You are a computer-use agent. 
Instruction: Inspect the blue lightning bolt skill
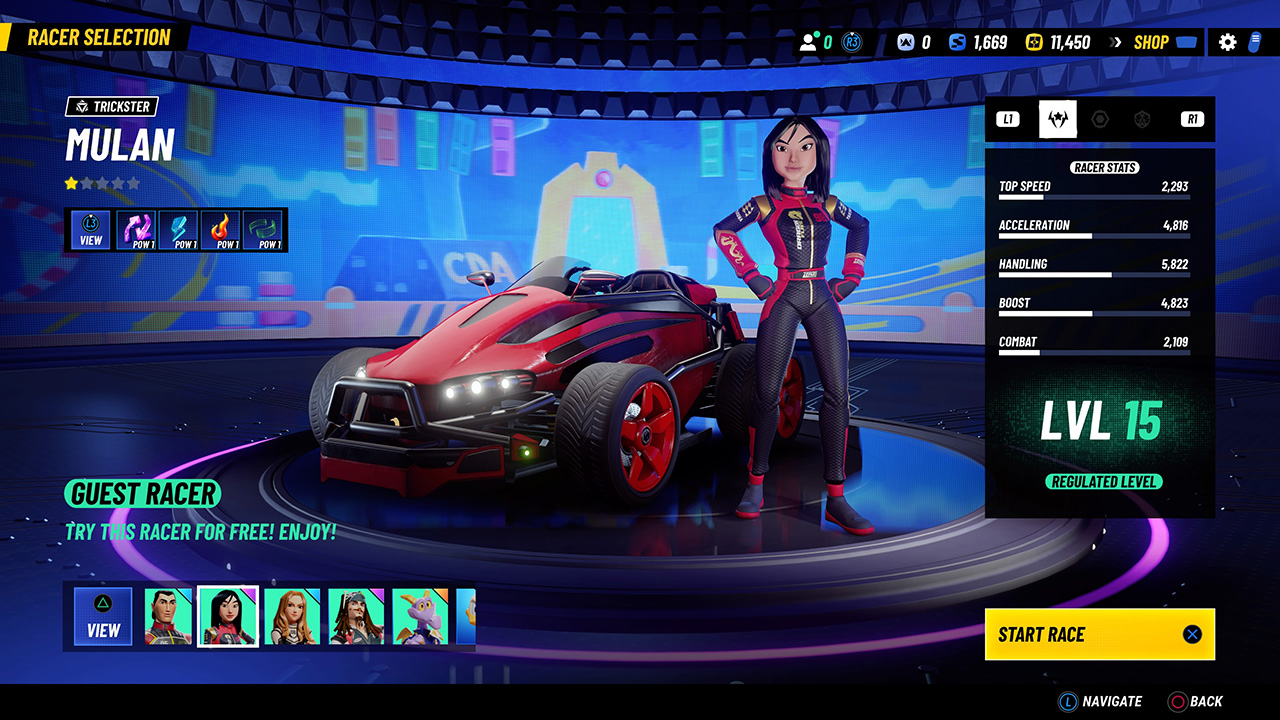(180, 229)
